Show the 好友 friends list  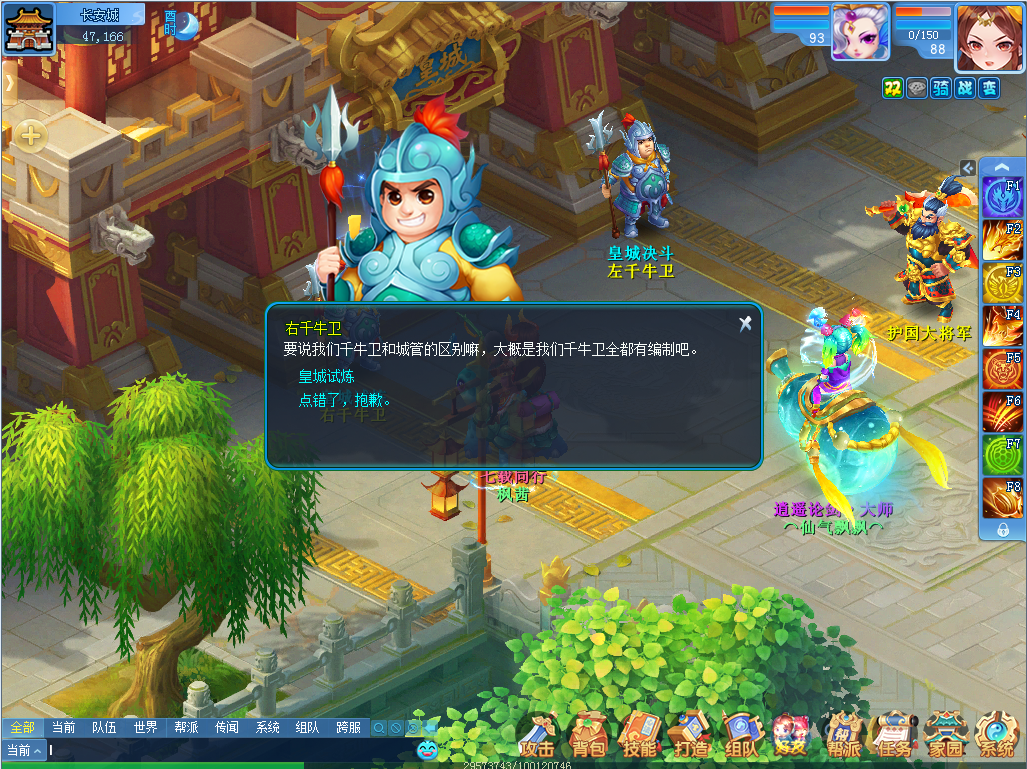pyautogui.click(x=791, y=737)
